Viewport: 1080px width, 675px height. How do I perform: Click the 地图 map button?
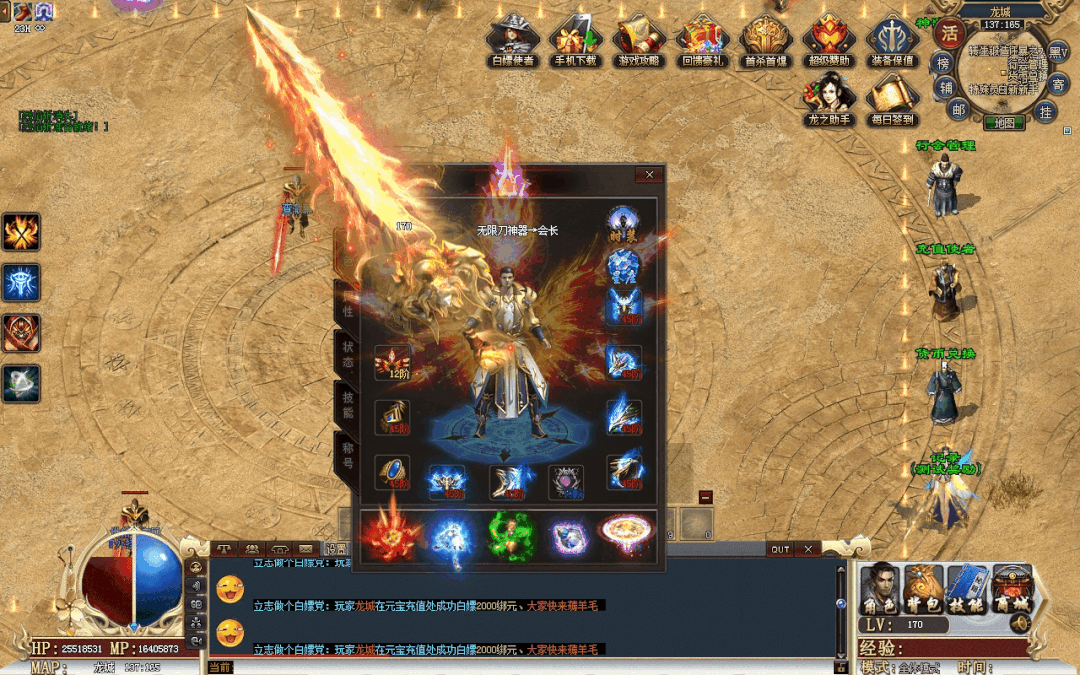coord(1004,123)
